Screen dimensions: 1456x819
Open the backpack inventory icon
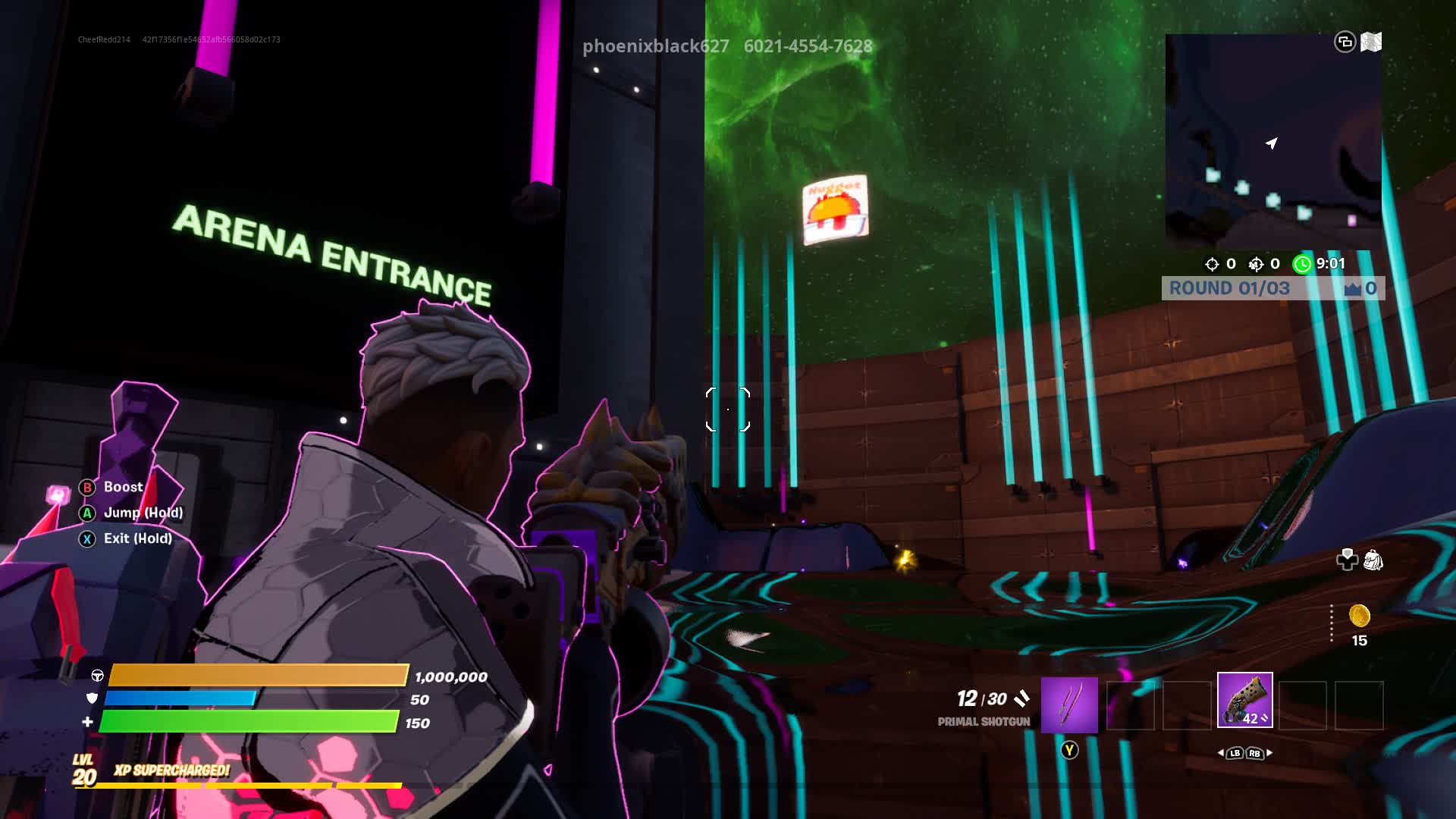click(1371, 559)
